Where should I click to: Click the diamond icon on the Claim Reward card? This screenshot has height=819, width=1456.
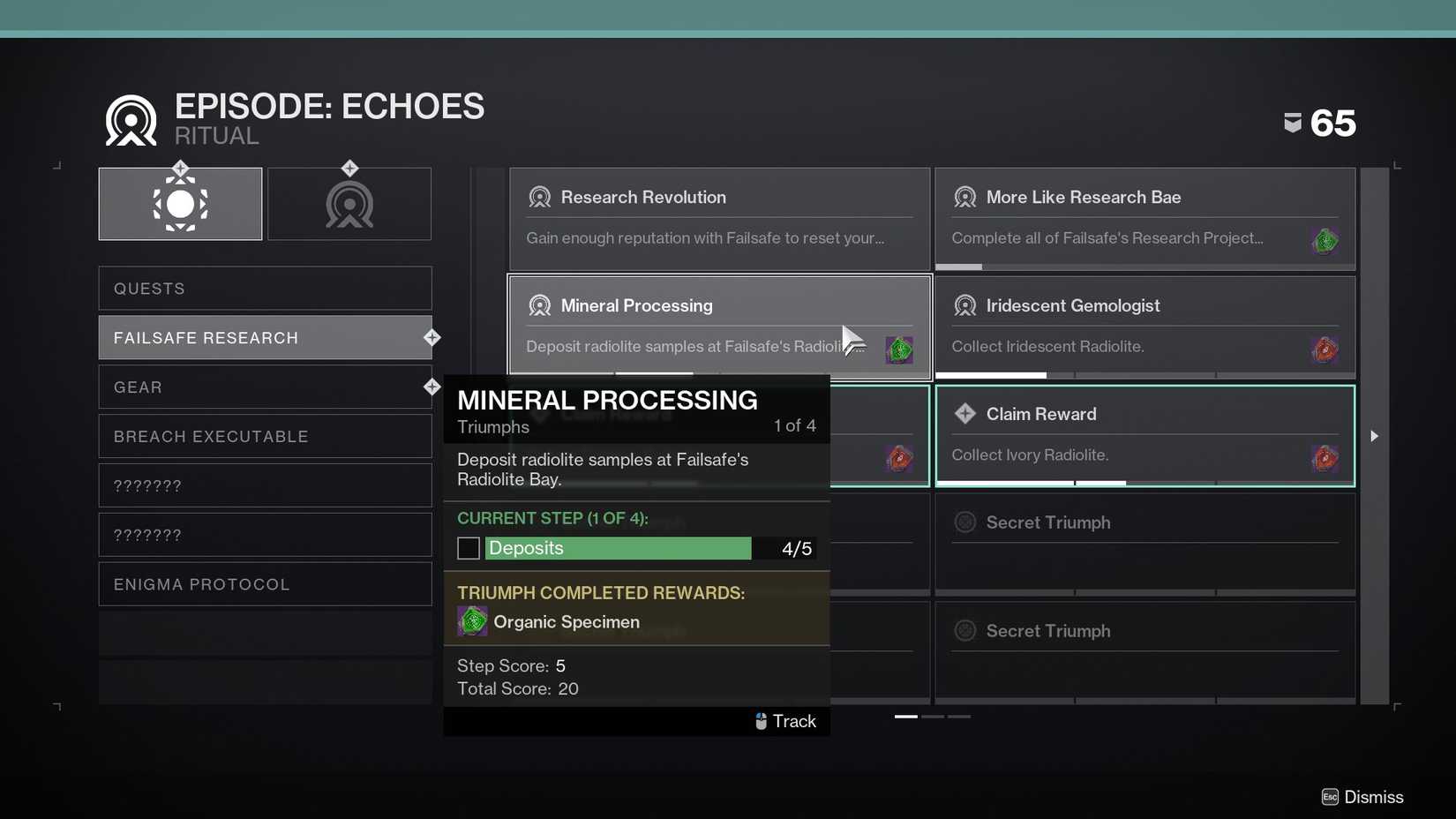point(964,413)
